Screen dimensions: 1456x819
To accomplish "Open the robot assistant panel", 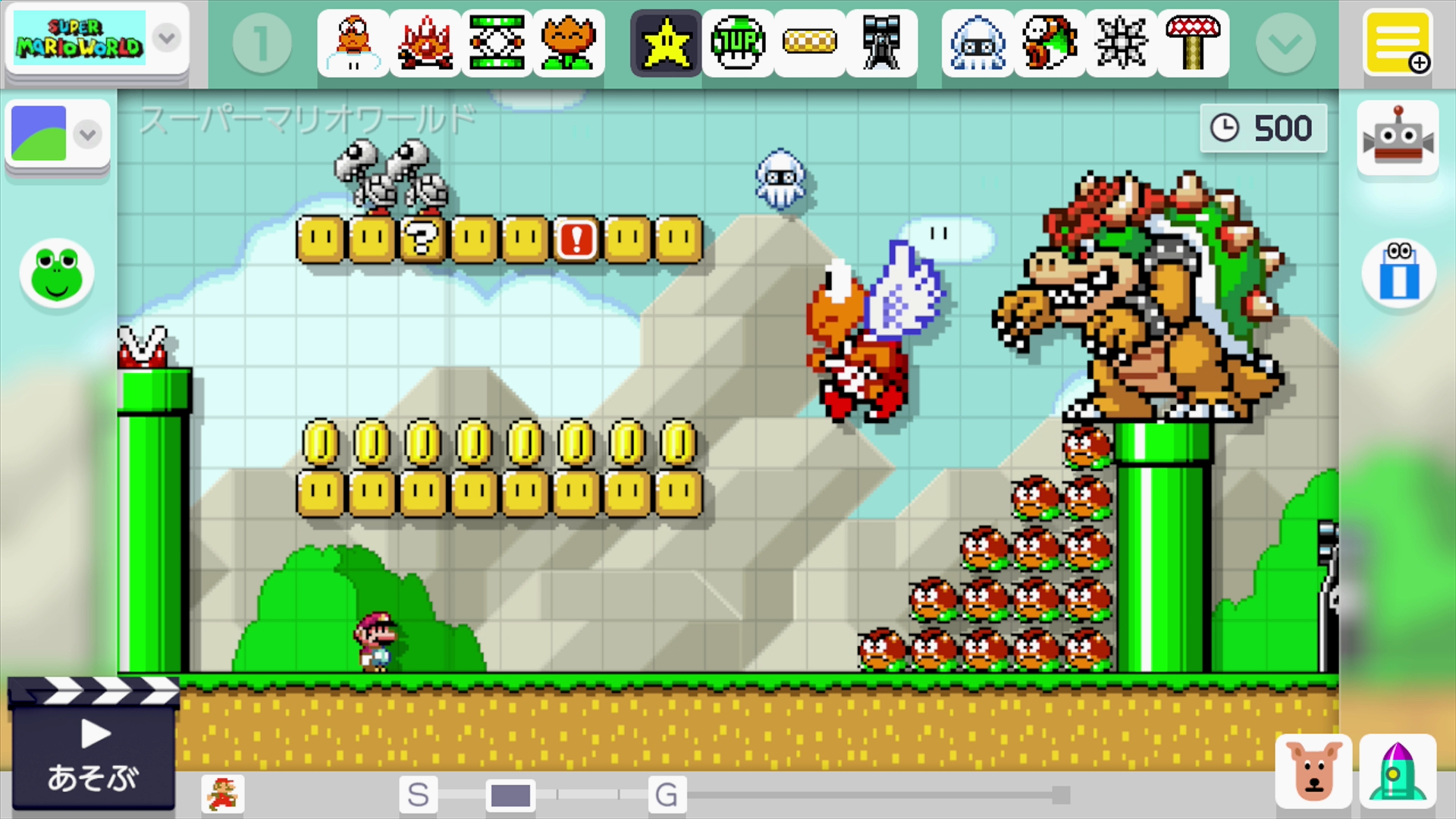I will 1398,138.
